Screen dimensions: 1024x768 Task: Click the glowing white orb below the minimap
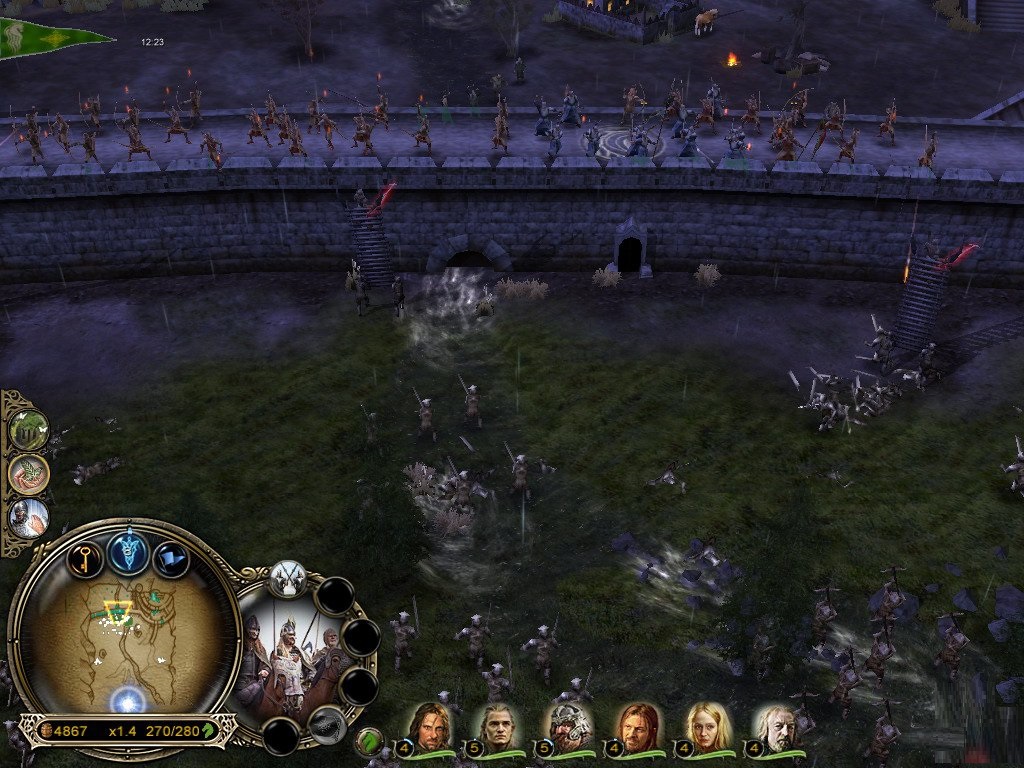[x=128, y=700]
